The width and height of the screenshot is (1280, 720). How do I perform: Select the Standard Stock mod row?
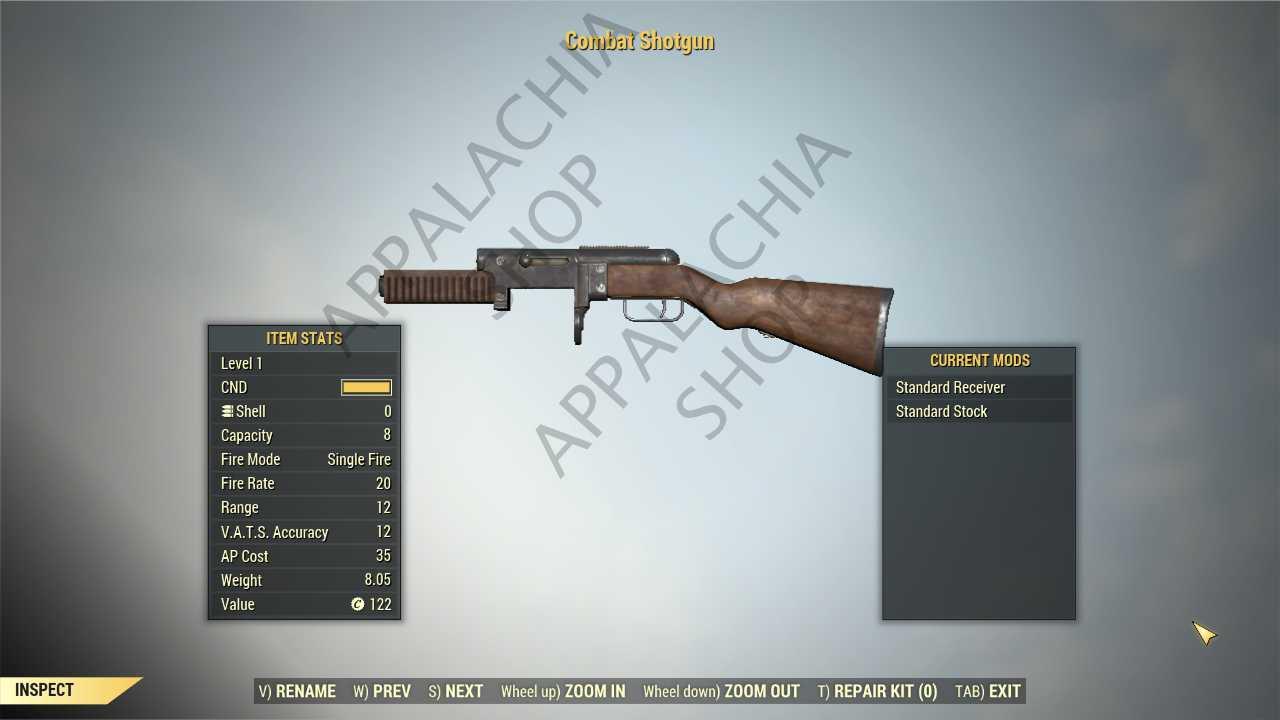(x=978, y=411)
